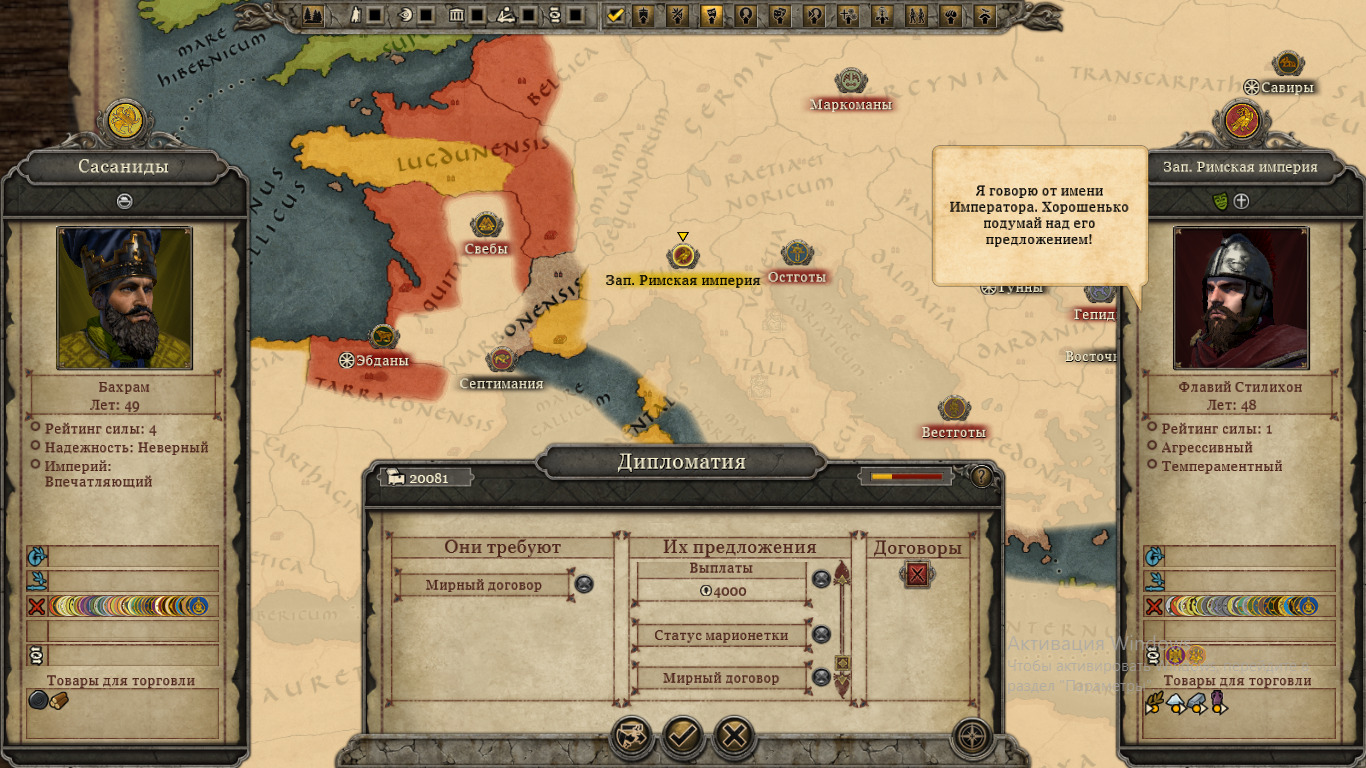Click the Sassanid faction emblem above left panel
This screenshot has height=768, width=1366.
click(x=124, y=122)
